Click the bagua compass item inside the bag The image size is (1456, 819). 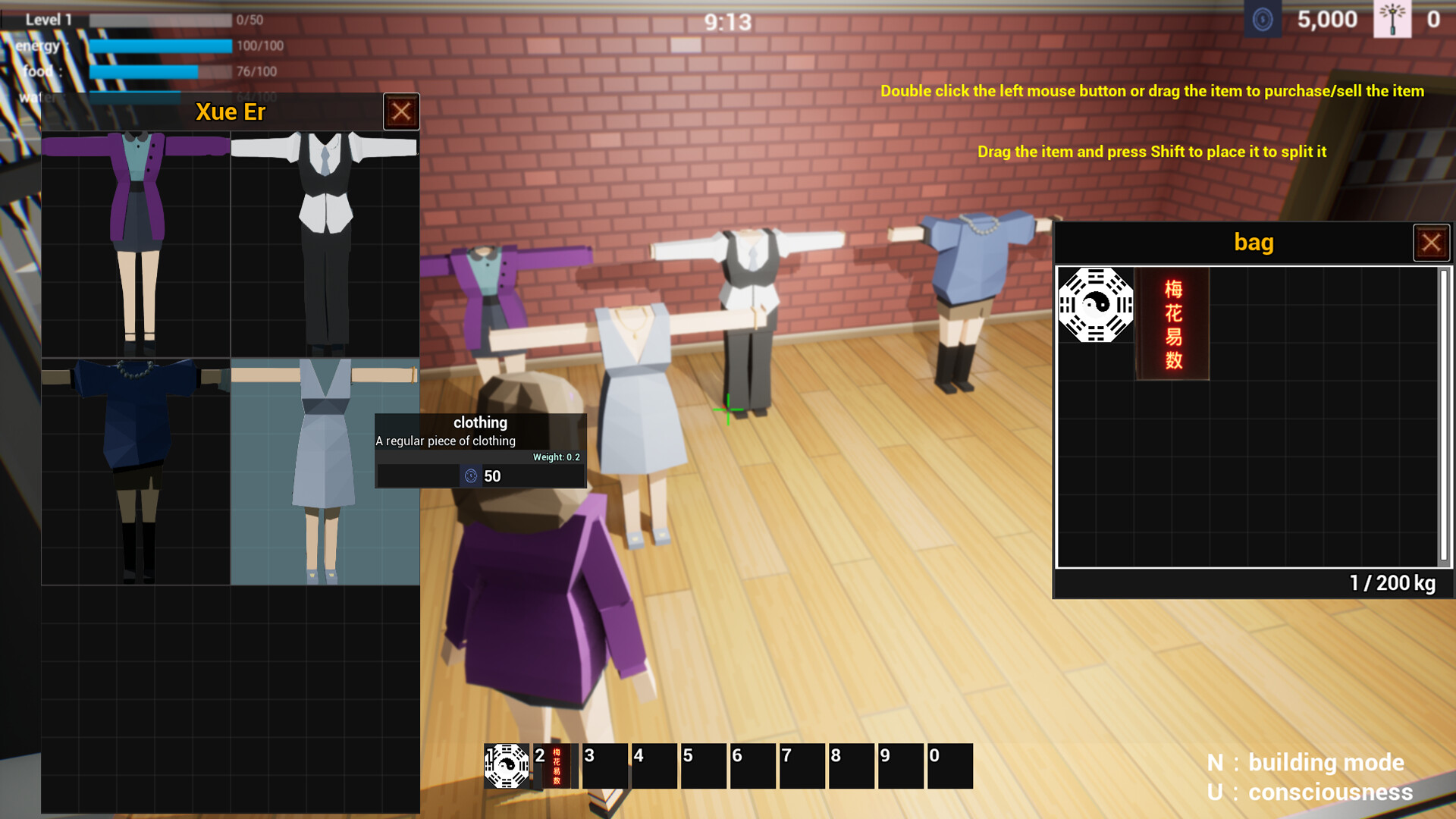click(x=1094, y=307)
